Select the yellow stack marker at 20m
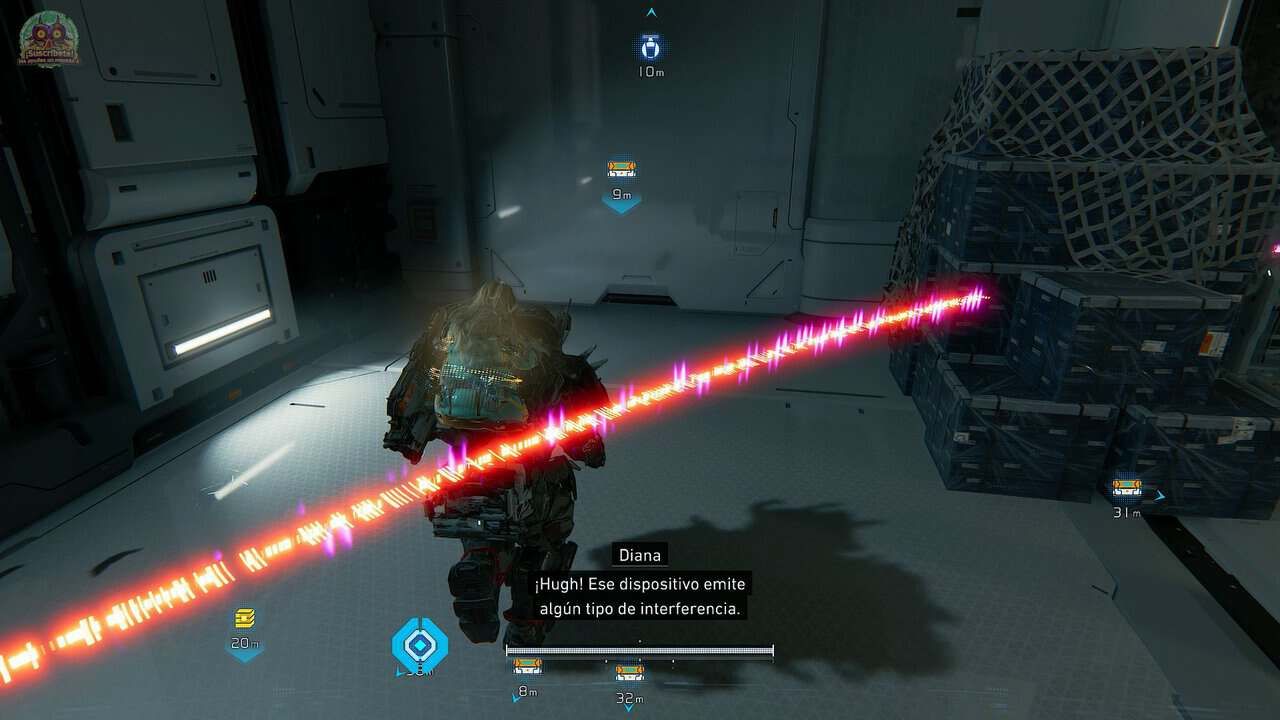Image resolution: width=1280 pixels, height=720 pixels. [245, 619]
